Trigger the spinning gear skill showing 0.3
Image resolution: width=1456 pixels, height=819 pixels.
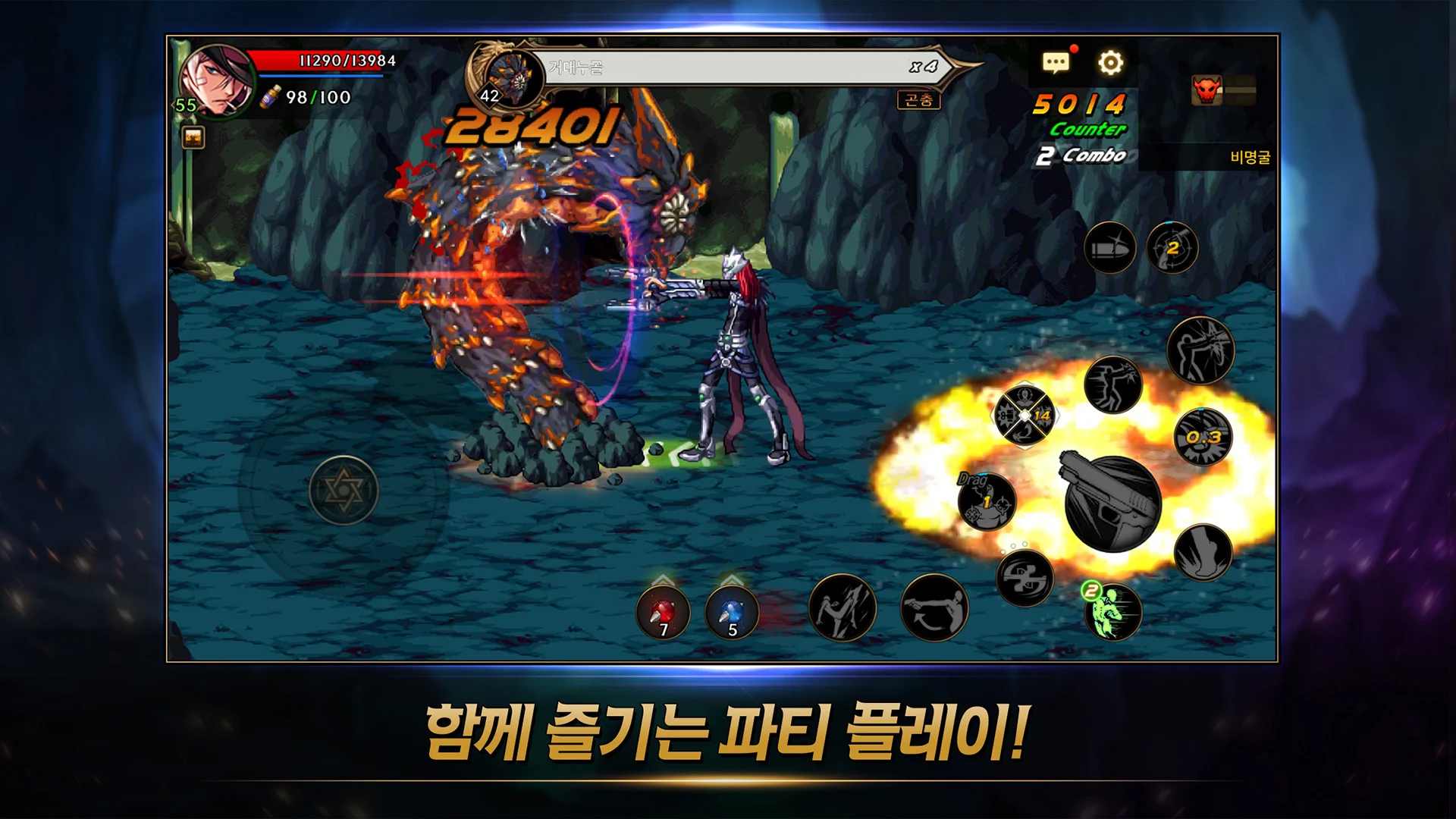[1203, 437]
